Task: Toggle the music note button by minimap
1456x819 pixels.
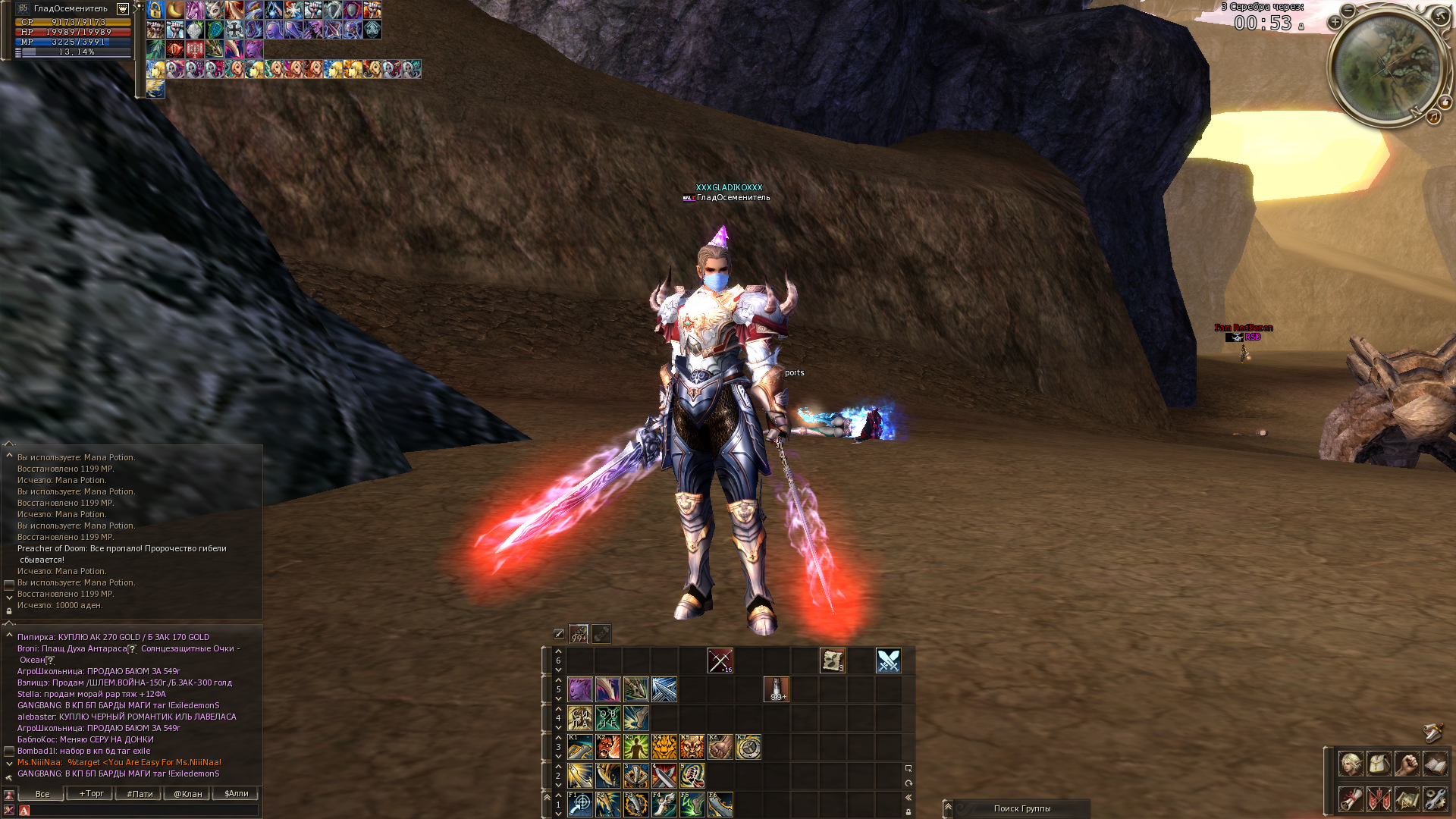Action: tap(1433, 117)
